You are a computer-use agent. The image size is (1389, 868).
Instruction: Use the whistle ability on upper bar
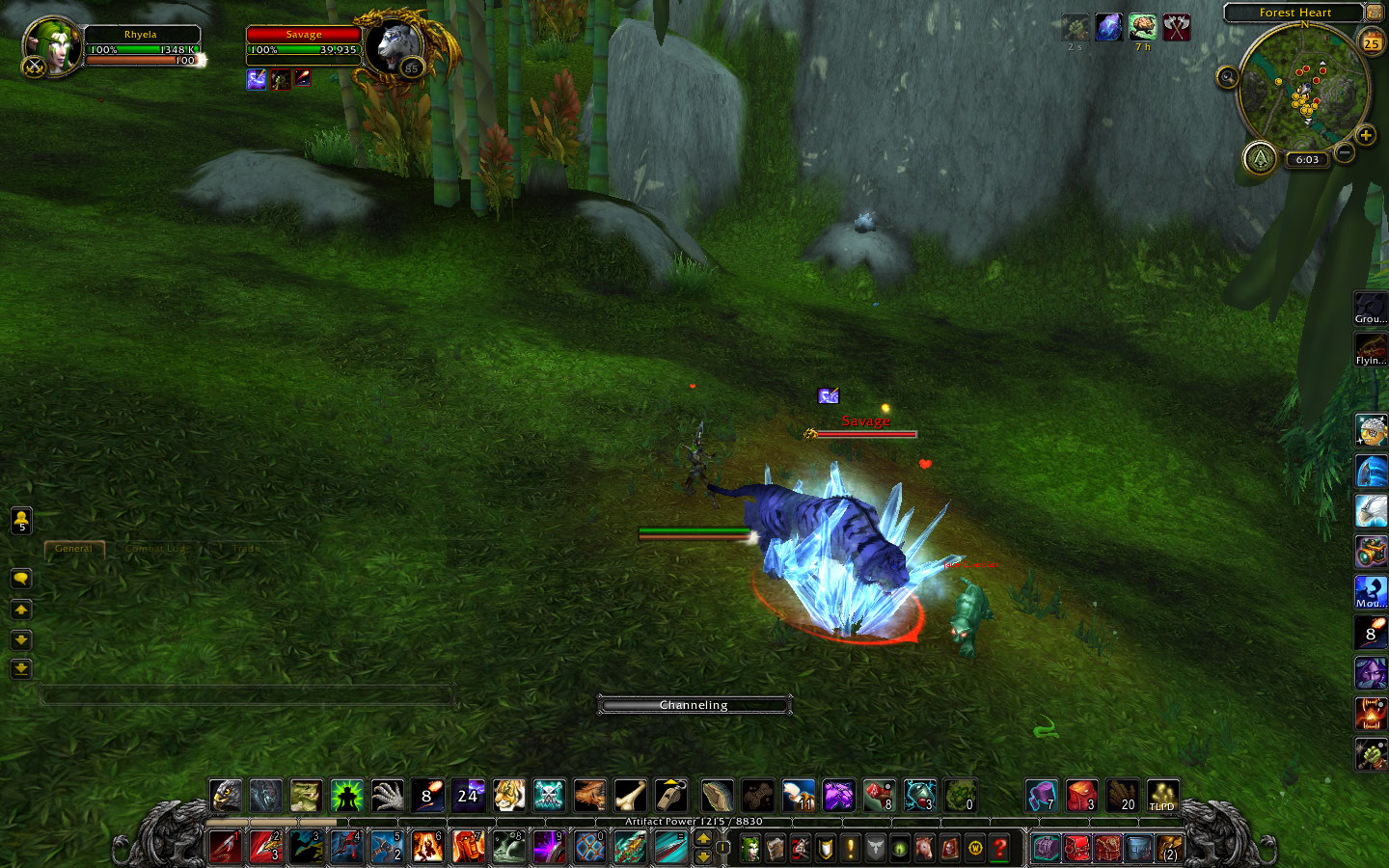click(x=671, y=796)
